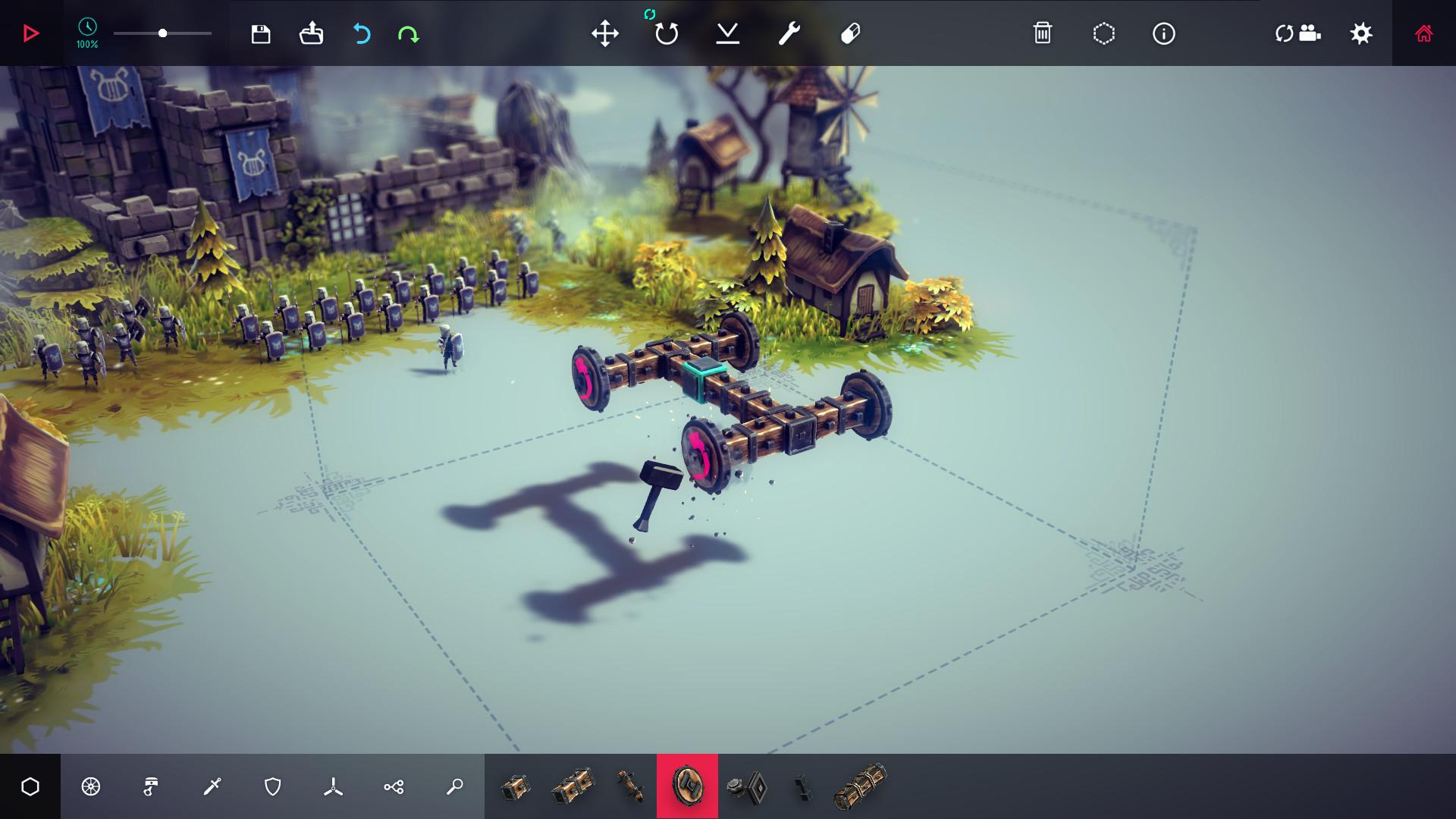The width and height of the screenshot is (1456, 819).
Task: Select the powered wheel block thumbnail
Action: pyautogui.click(x=687, y=786)
